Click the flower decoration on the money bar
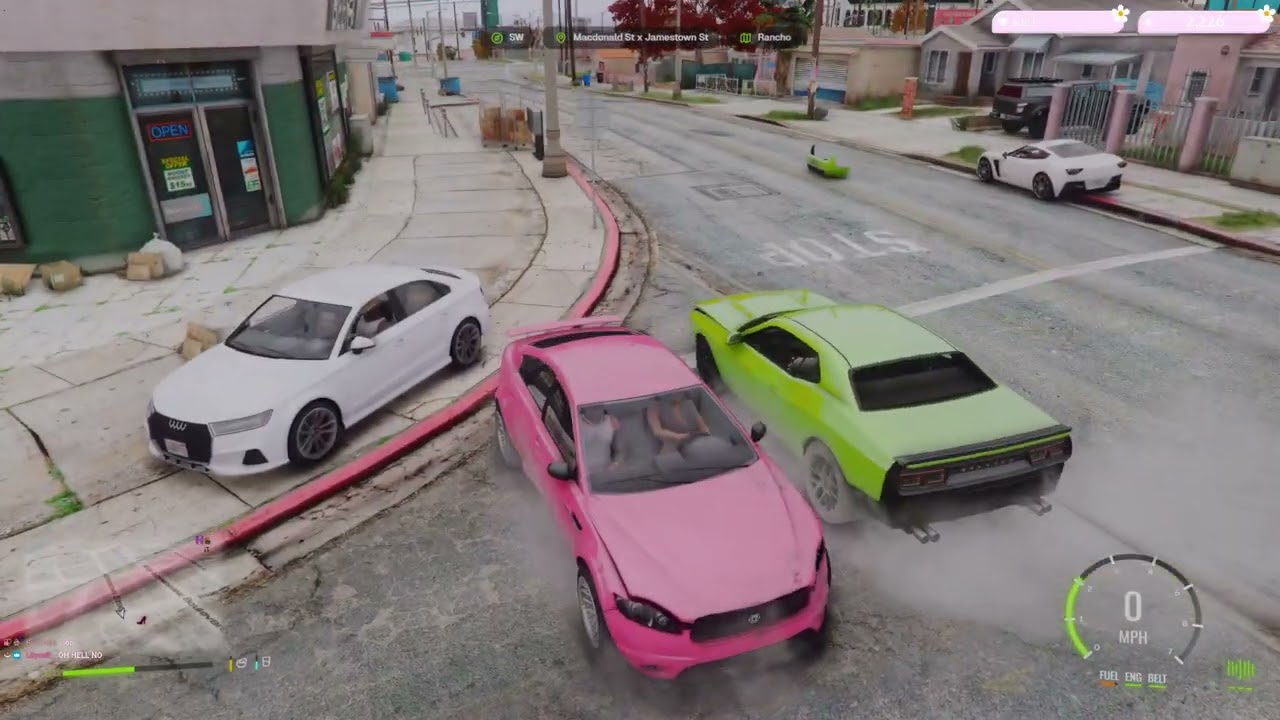The image size is (1280, 720). point(1121,14)
